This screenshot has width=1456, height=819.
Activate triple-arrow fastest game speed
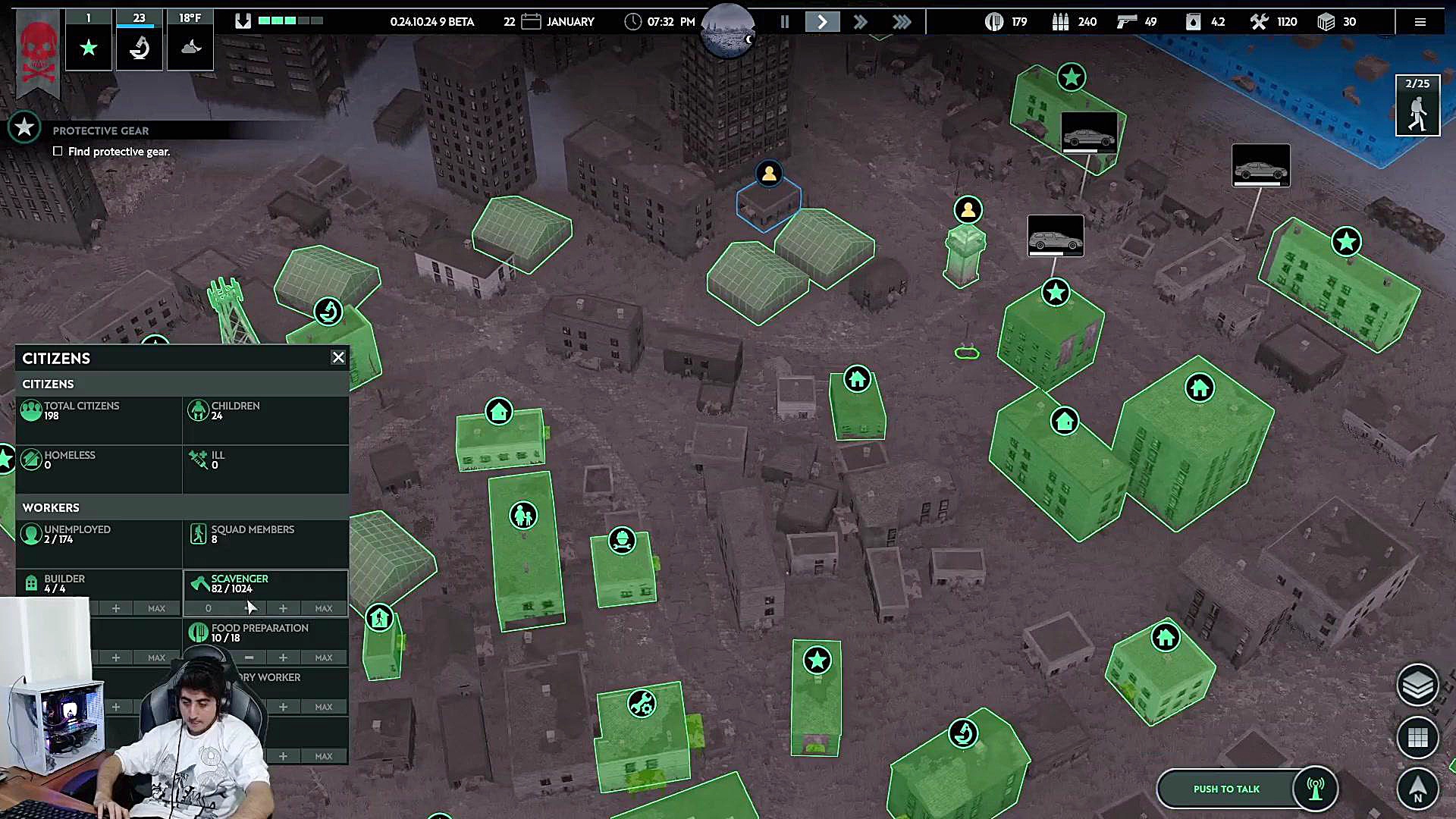[902, 22]
